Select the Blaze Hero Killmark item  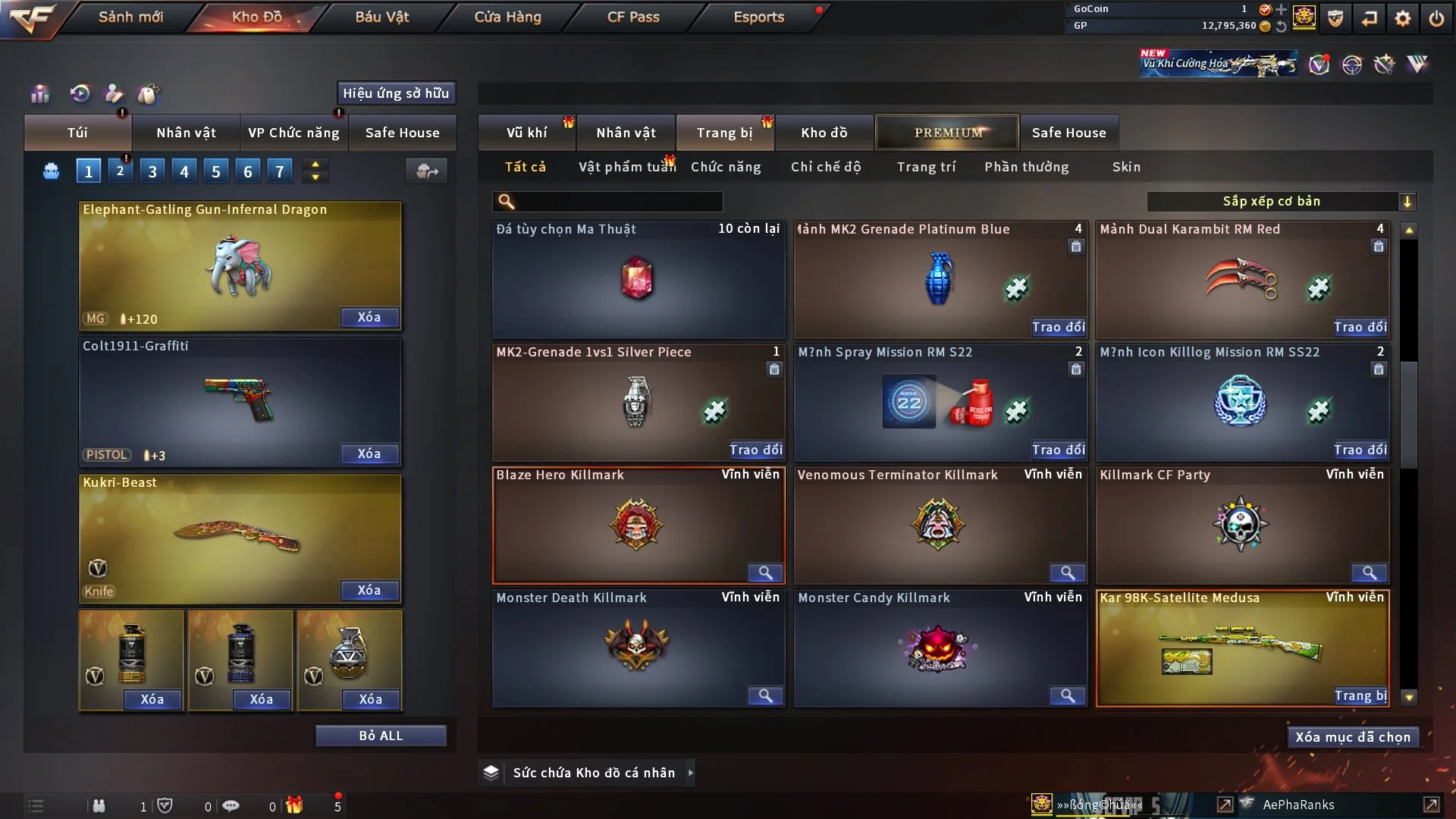637,525
